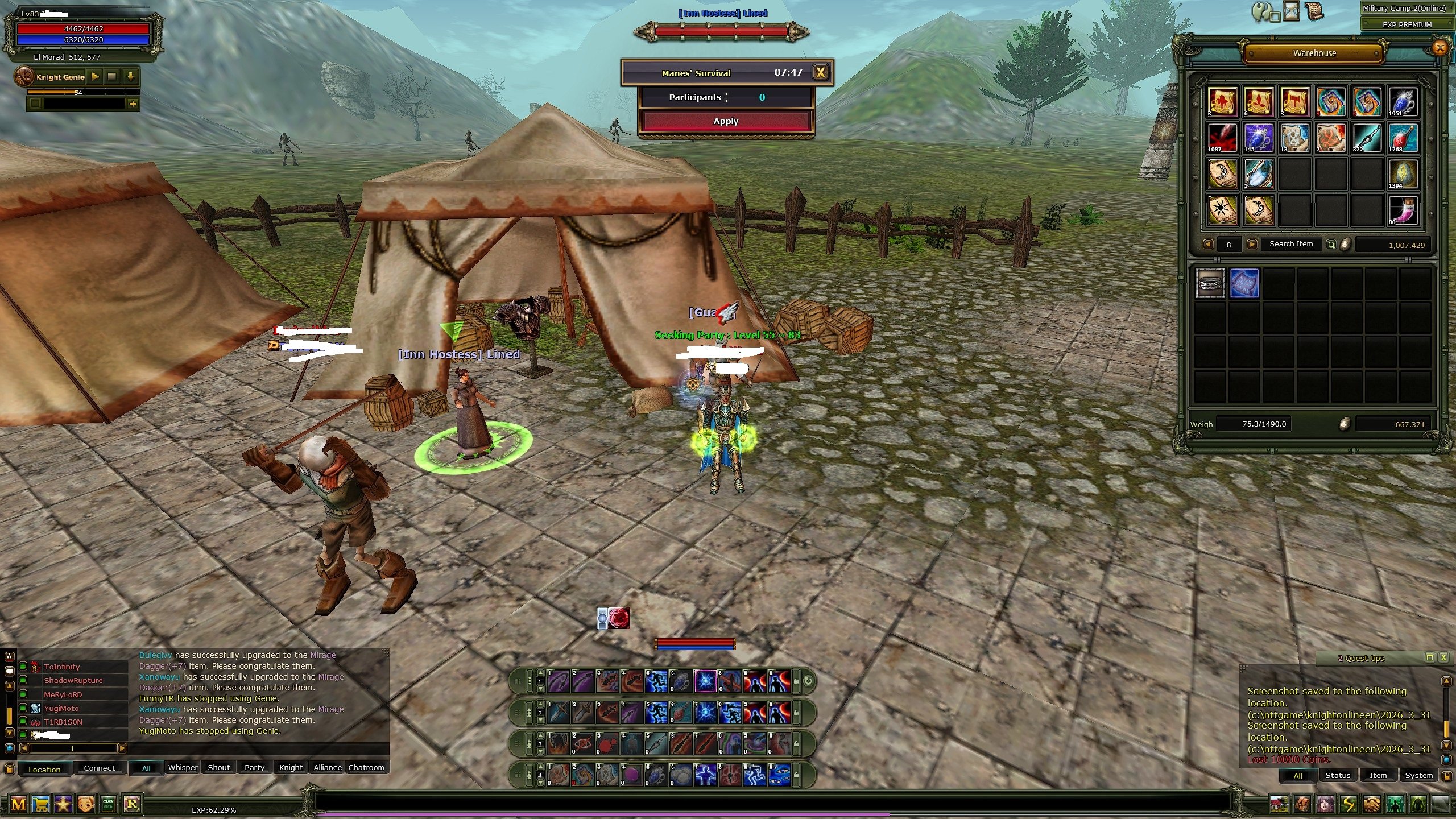This screenshot has width=1456, height=819.
Task: Close the Warehouse window
Action: (x=1440, y=48)
